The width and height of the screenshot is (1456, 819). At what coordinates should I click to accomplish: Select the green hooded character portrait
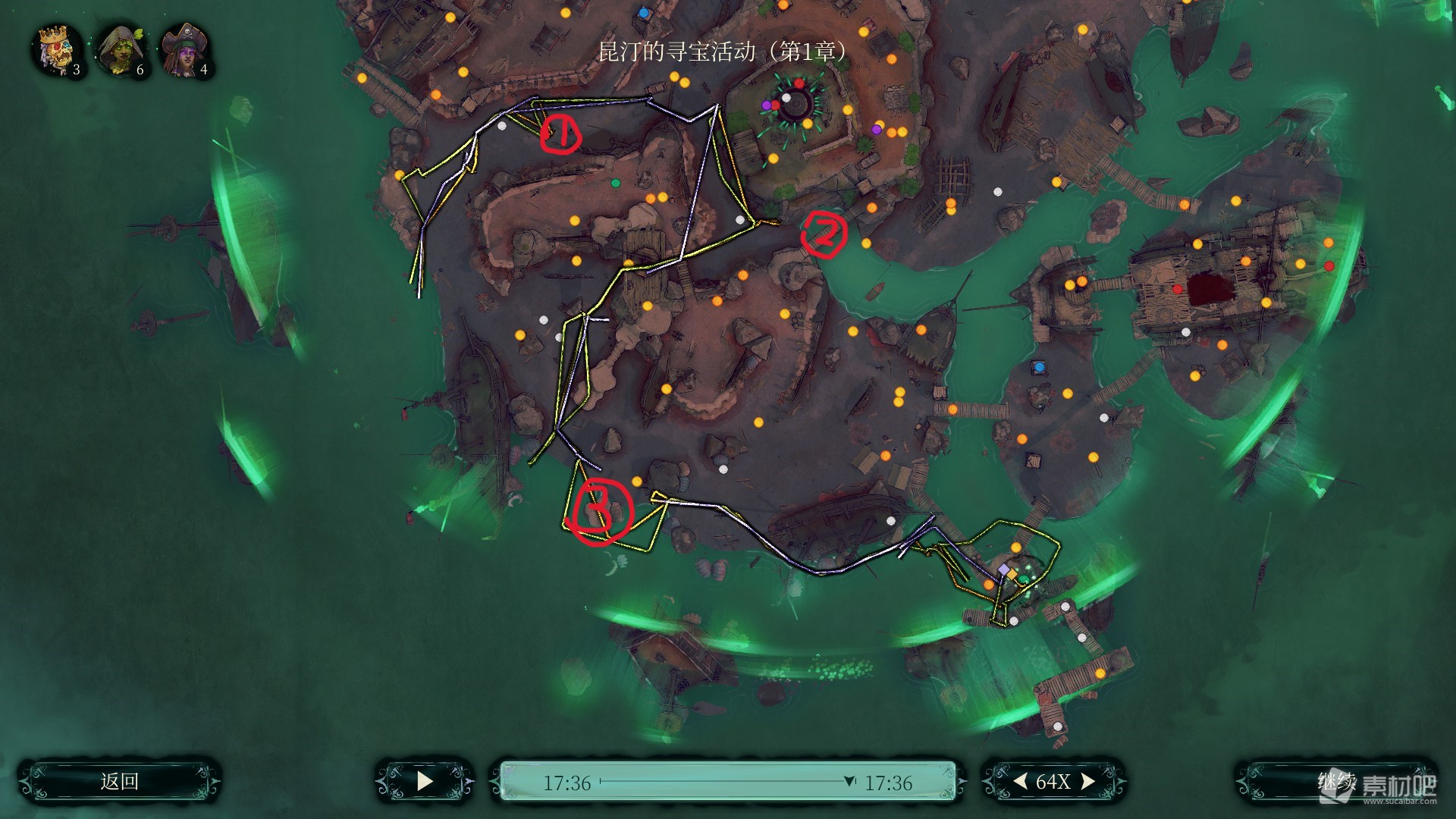(120, 50)
